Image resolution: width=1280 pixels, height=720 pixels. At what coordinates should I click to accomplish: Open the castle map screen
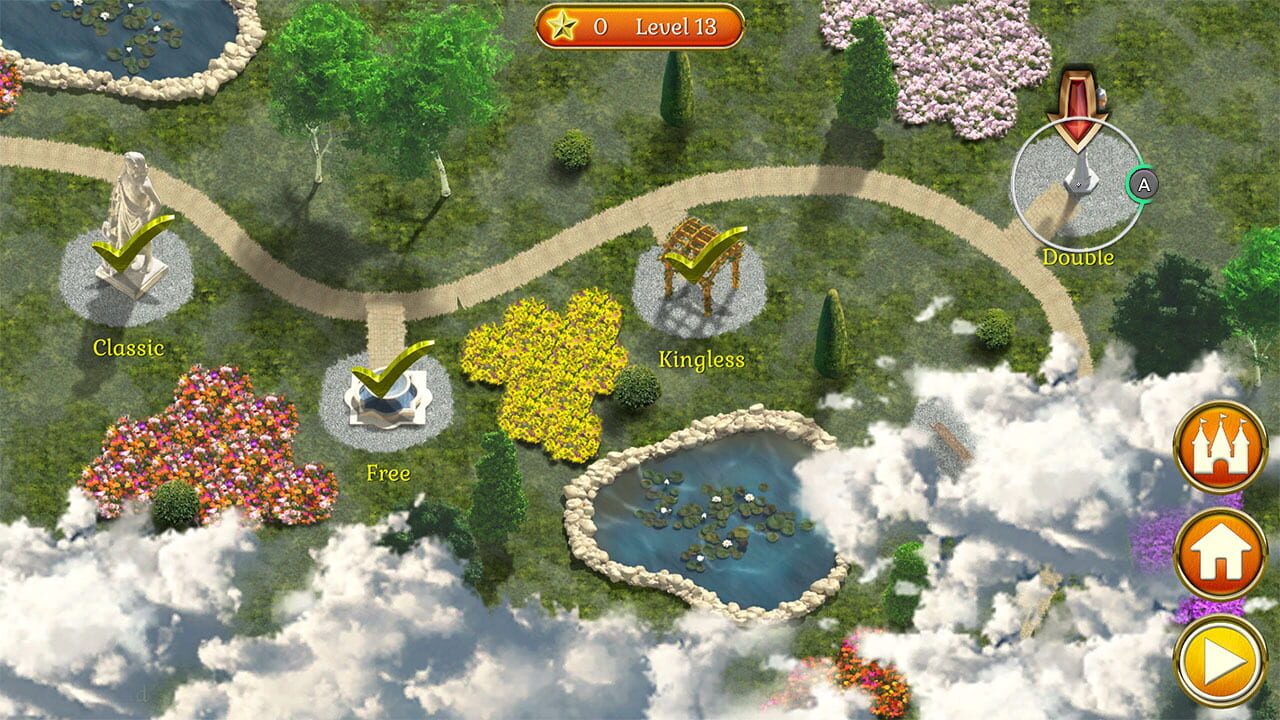(1222, 444)
